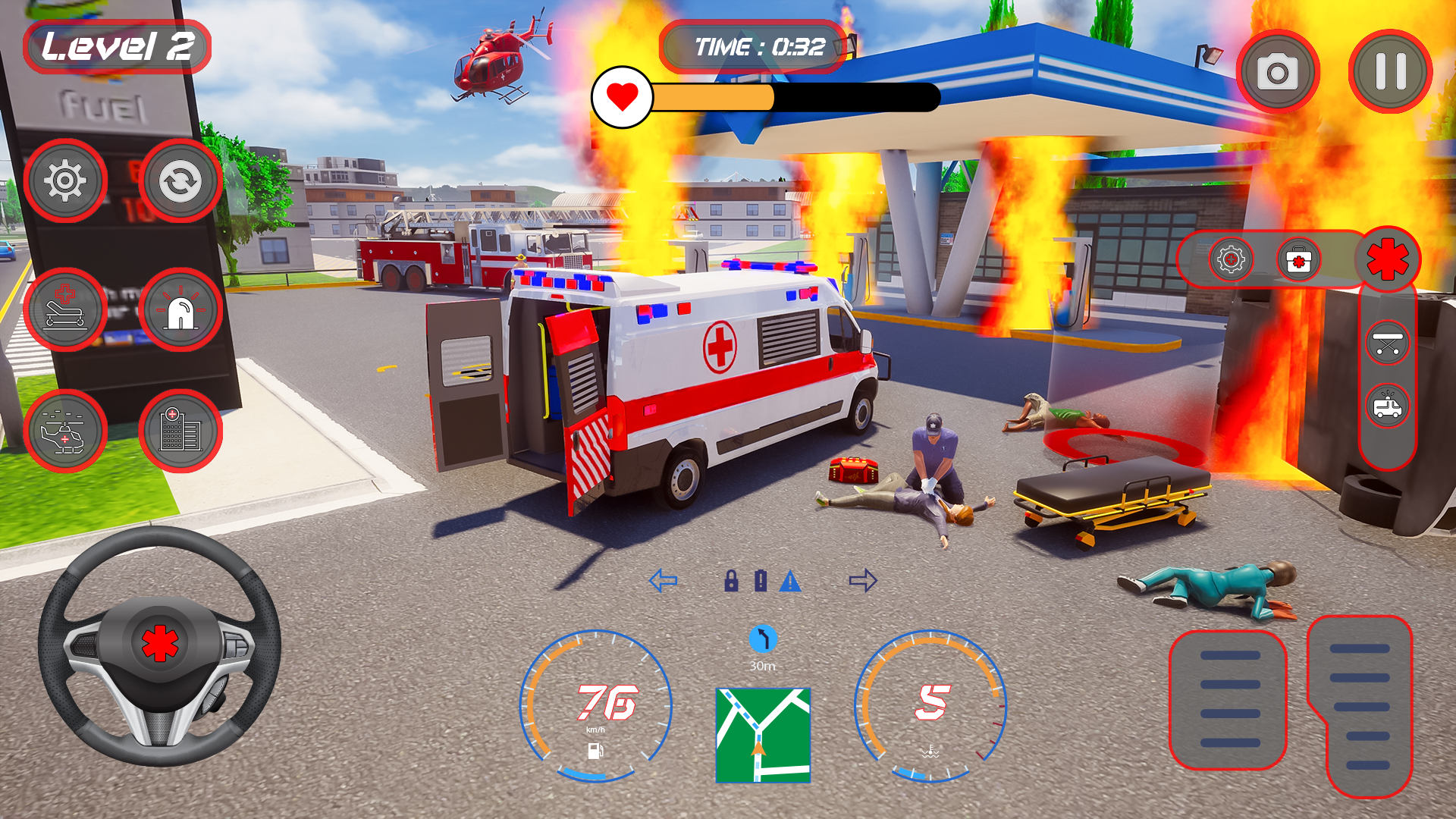This screenshot has width=1456, height=819.
Task: Step on the brake pedal
Action: point(1228,699)
